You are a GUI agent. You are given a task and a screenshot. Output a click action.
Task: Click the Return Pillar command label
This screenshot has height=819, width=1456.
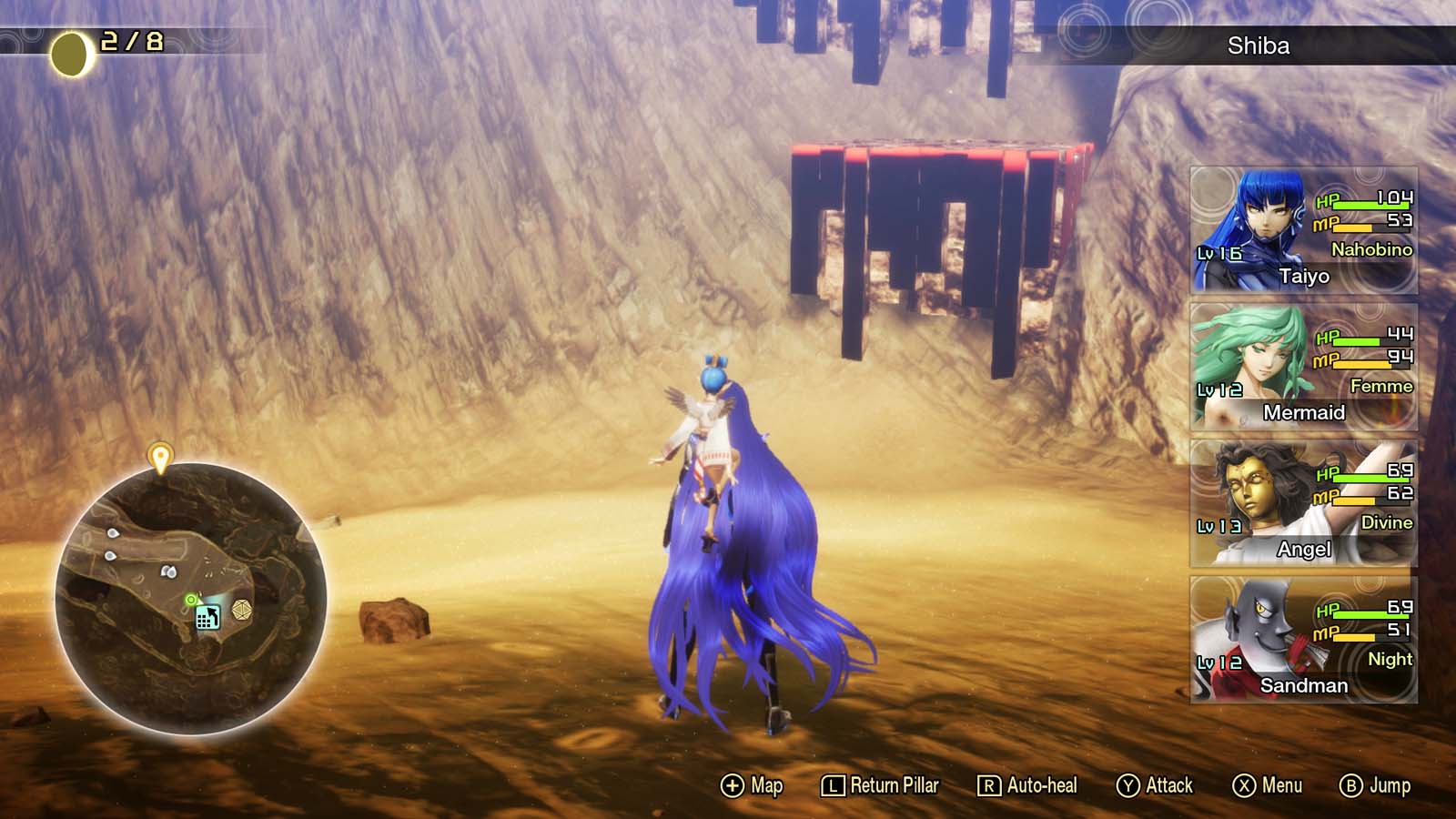click(894, 784)
